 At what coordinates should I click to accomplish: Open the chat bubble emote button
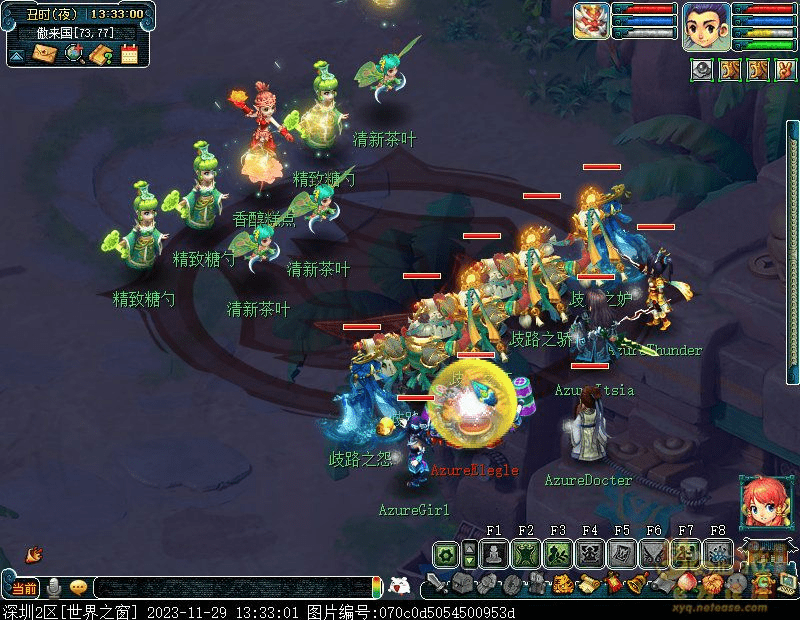point(78,588)
